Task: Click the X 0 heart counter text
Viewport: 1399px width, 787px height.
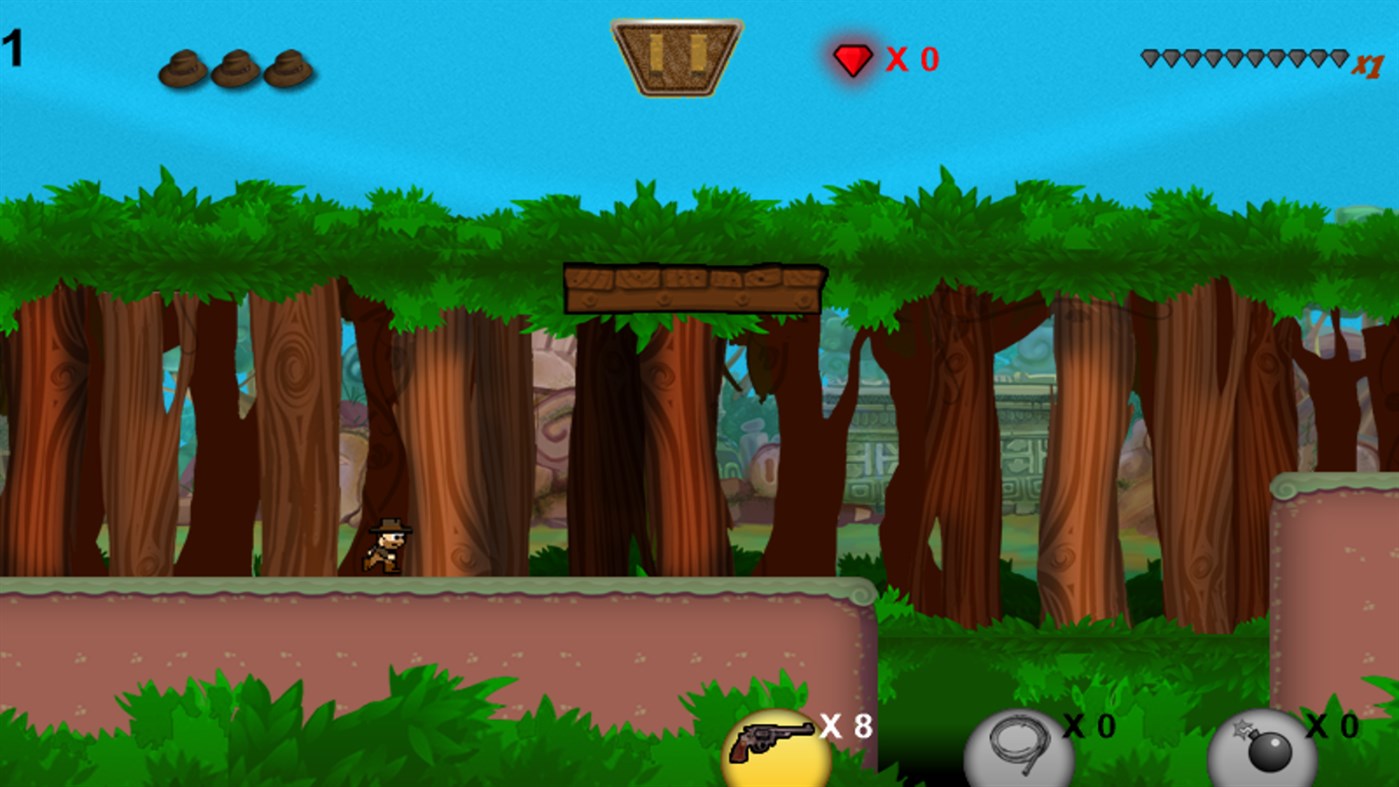Action: tap(910, 60)
